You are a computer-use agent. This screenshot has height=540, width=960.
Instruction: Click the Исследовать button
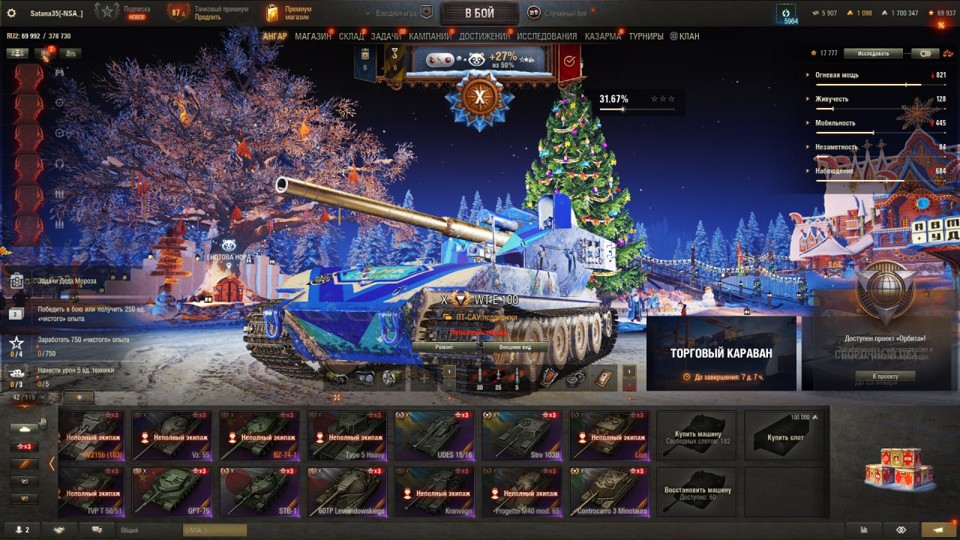point(873,53)
